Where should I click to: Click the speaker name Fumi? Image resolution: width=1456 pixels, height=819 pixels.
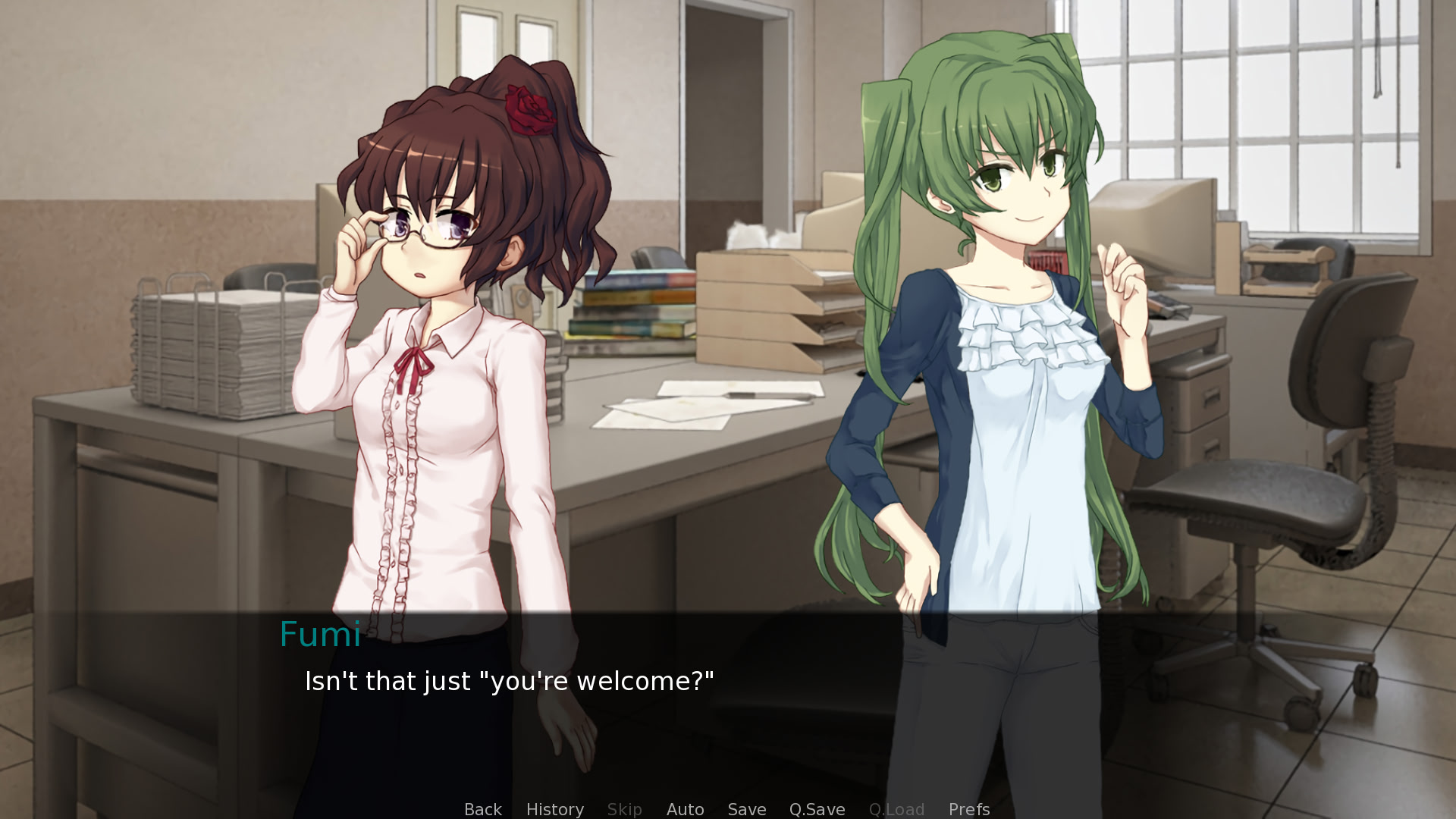point(320,635)
